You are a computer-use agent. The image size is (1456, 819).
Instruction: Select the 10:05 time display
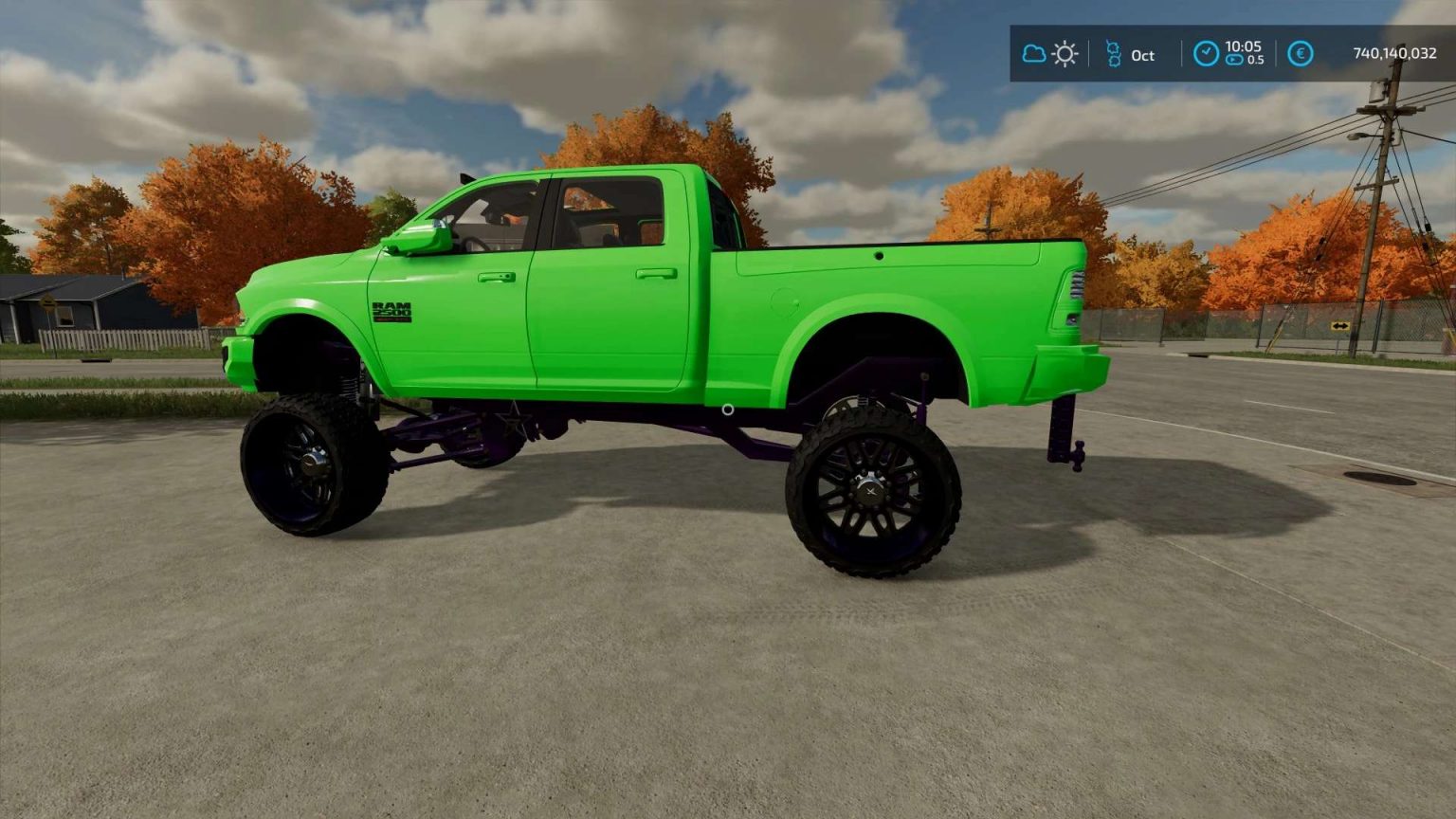point(1244,45)
